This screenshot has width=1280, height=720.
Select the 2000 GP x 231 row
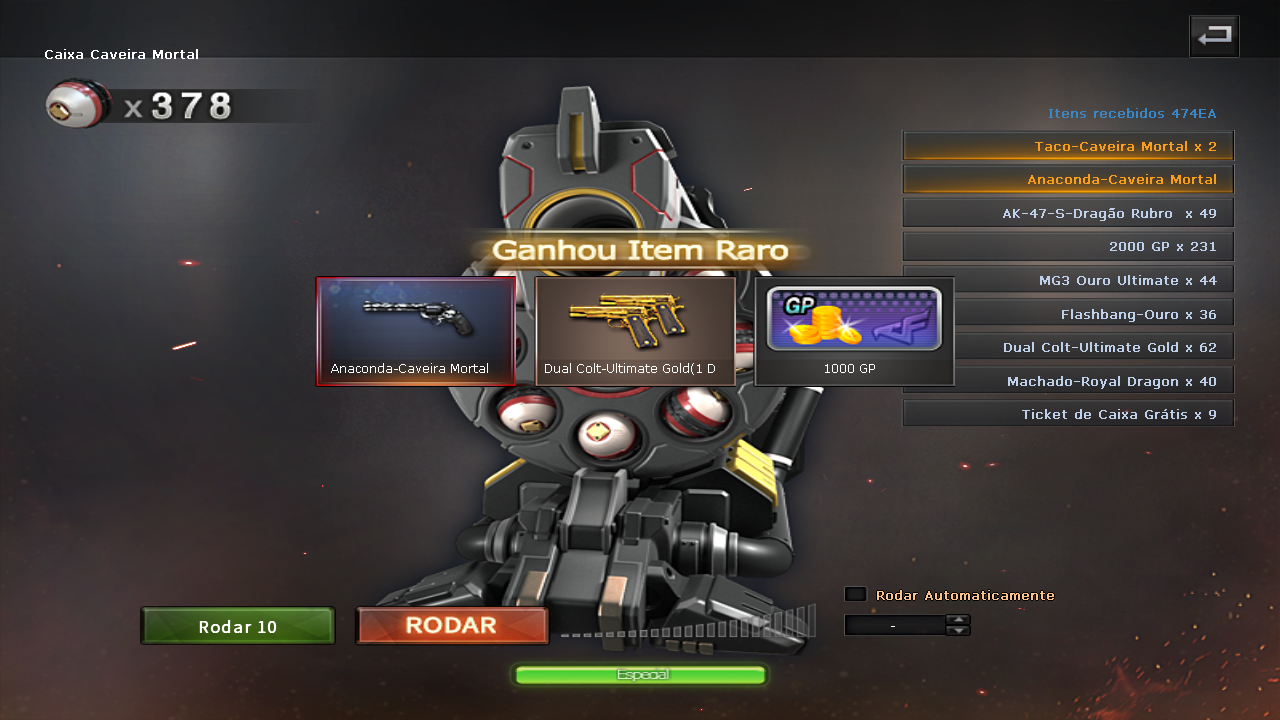click(x=1068, y=246)
